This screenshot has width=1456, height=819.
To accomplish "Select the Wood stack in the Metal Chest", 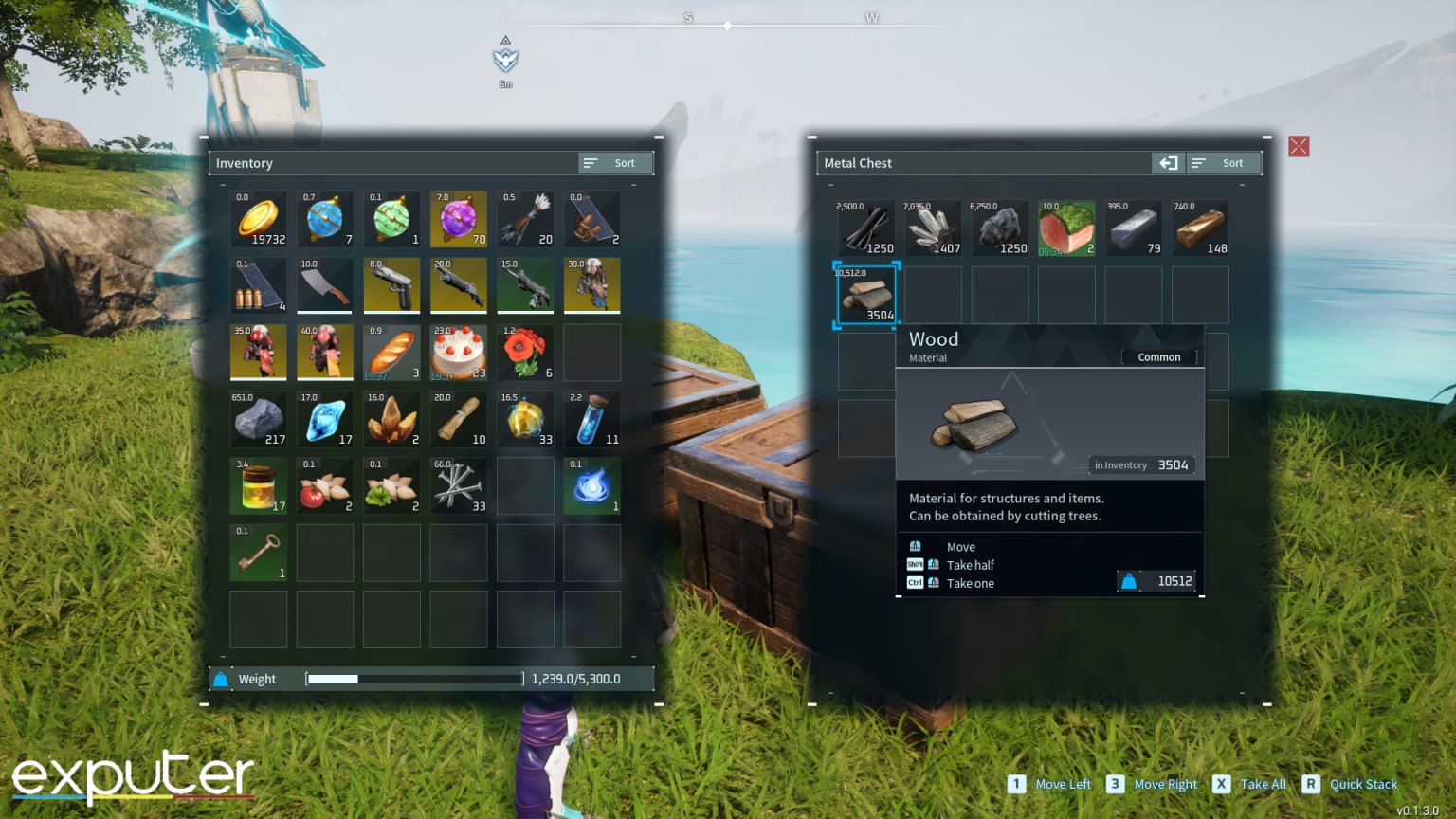I will 865,295.
